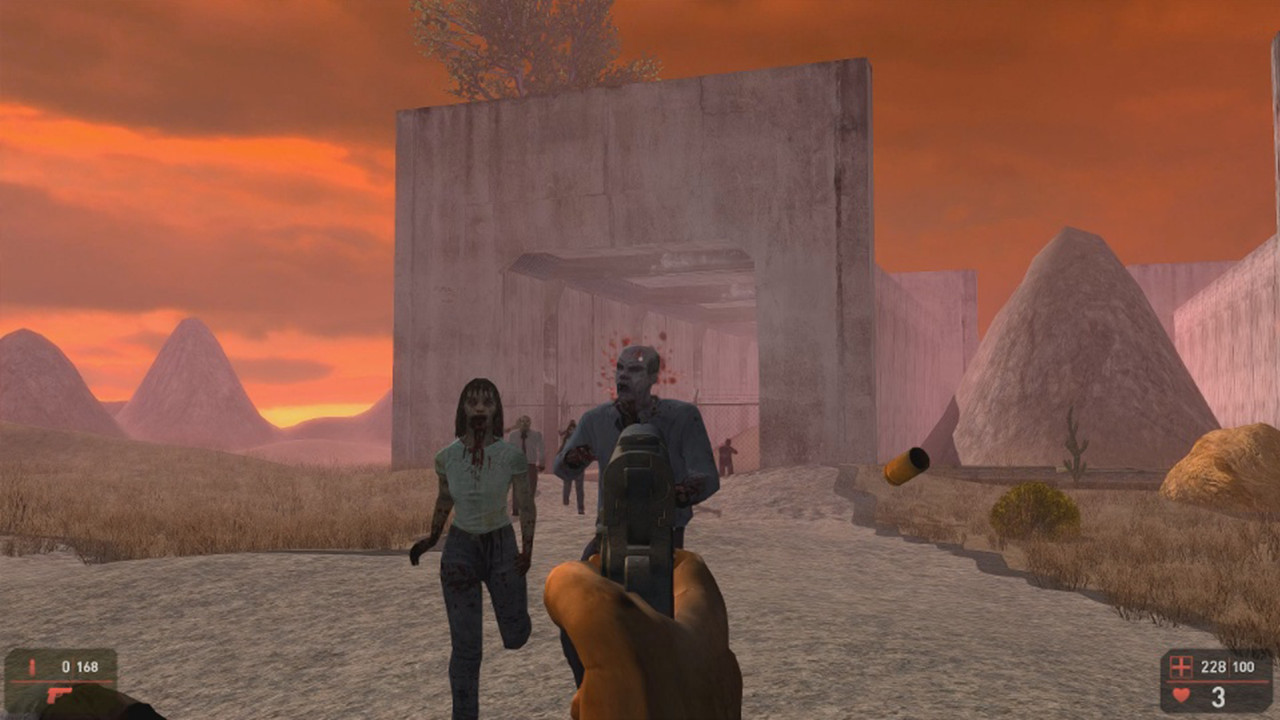Click the magazine ammo icon in ammo panel
This screenshot has height=720, width=1280.
(32, 666)
